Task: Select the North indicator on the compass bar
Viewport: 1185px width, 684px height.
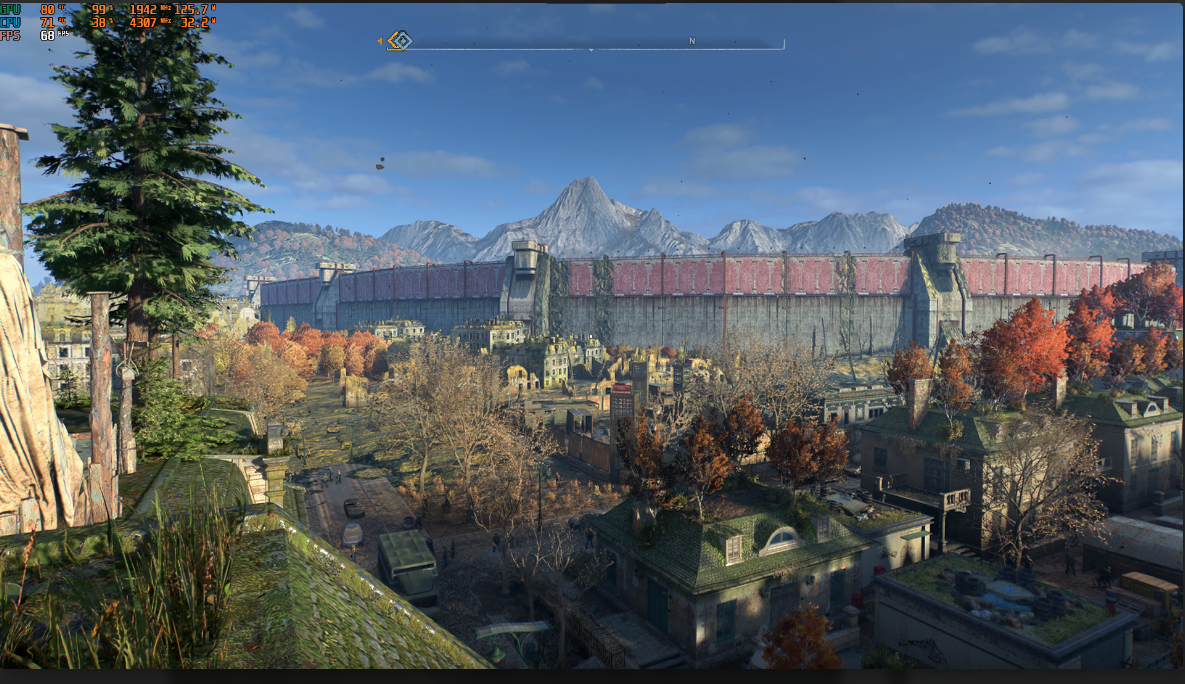Action: click(691, 41)
